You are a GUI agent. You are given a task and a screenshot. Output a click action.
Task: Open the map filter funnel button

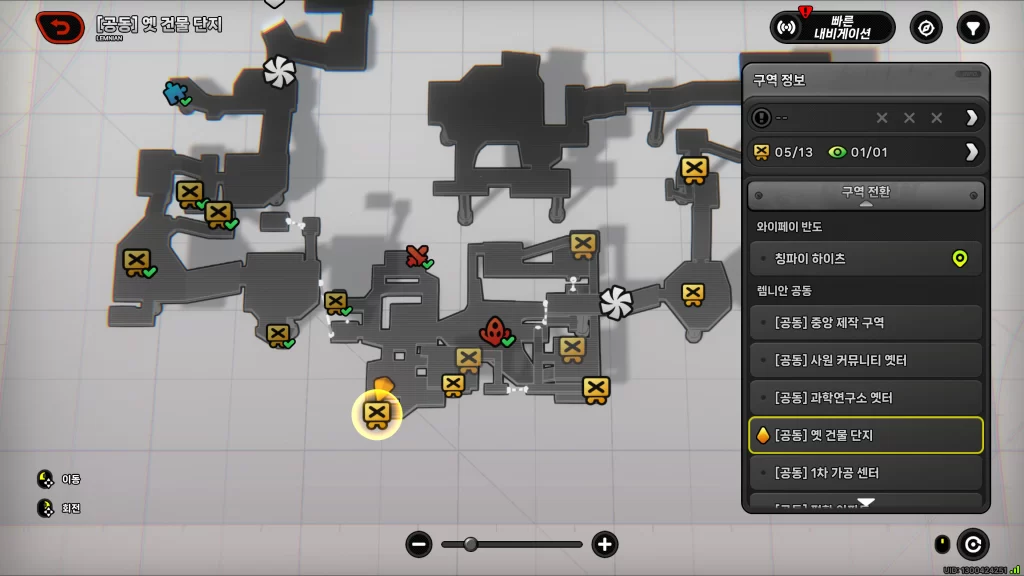tap(972, 27)
